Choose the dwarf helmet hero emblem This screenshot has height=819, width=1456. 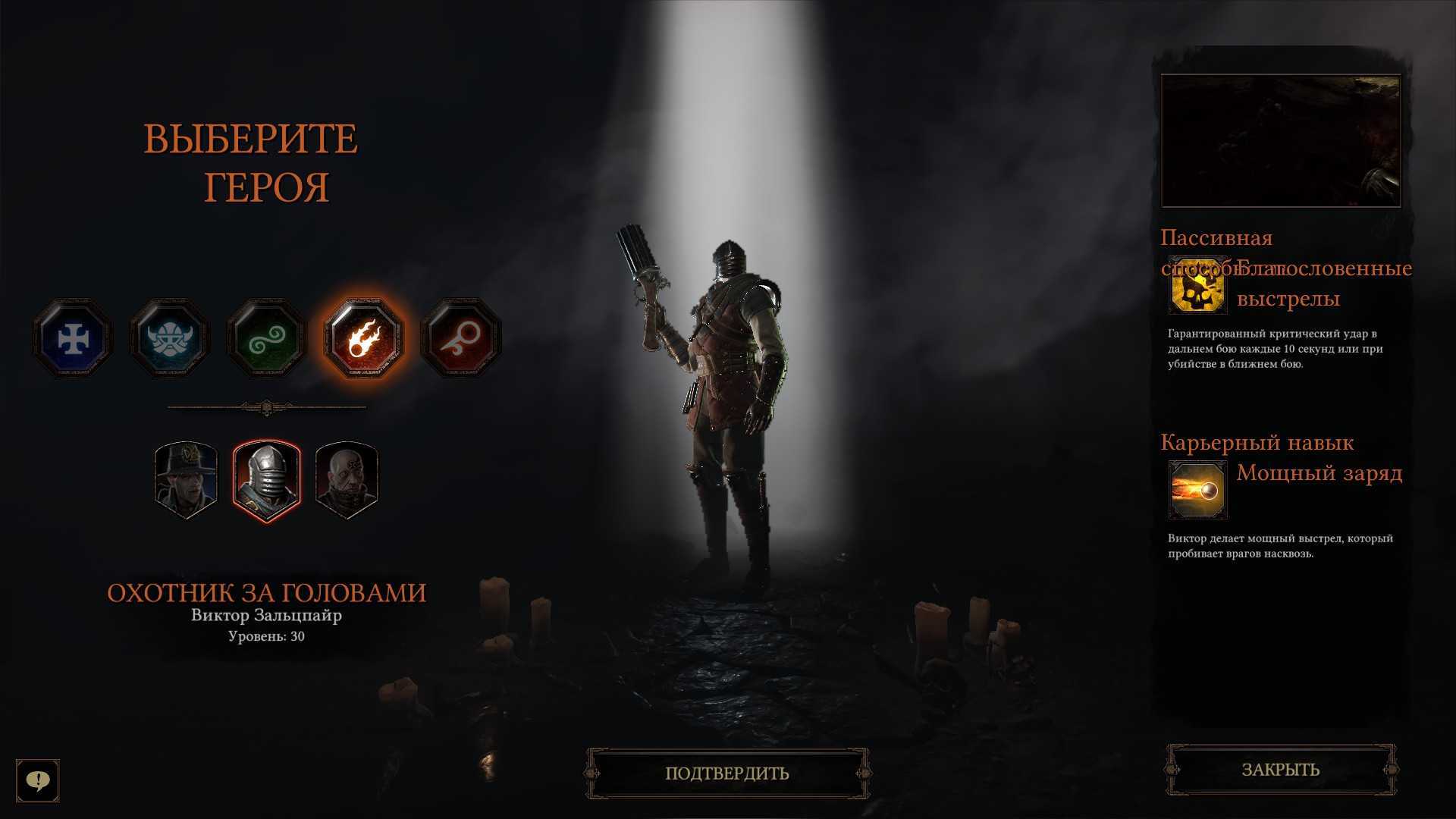[x=169, y=338]
